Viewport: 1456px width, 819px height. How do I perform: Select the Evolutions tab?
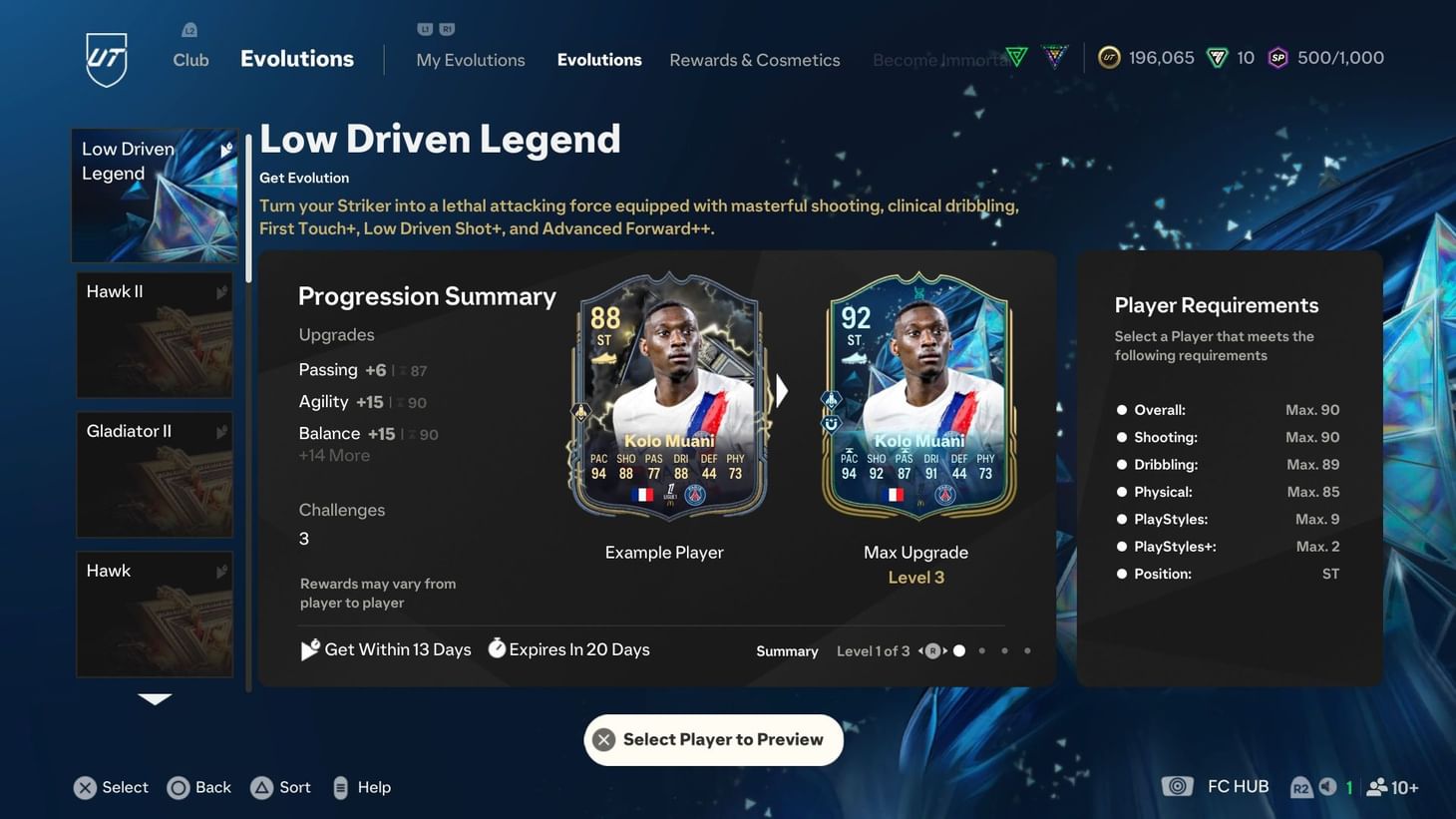click(x=599, y=60)
